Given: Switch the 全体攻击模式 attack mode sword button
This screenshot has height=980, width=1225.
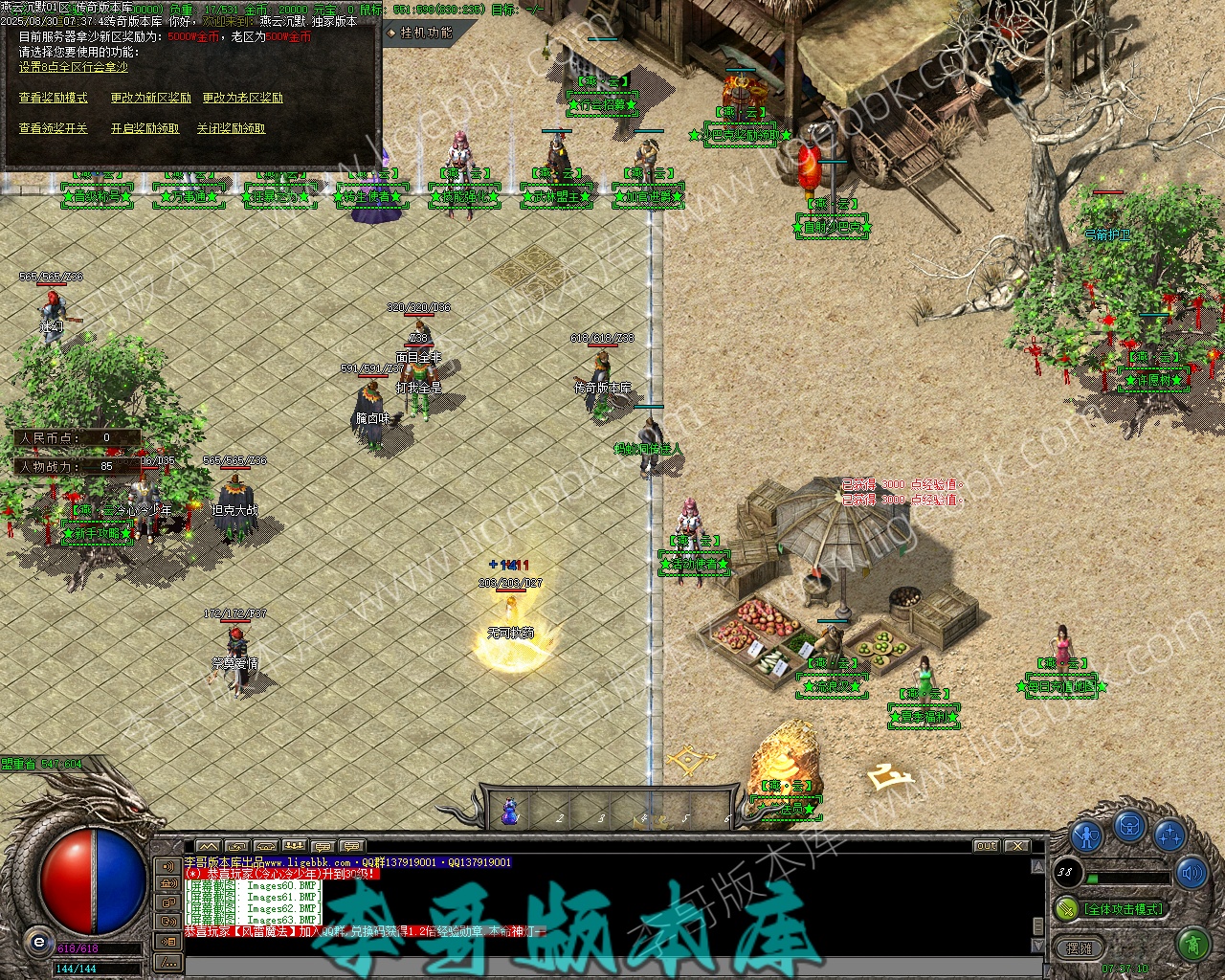Looking at the screenshot, I should tap(1066, 908).
